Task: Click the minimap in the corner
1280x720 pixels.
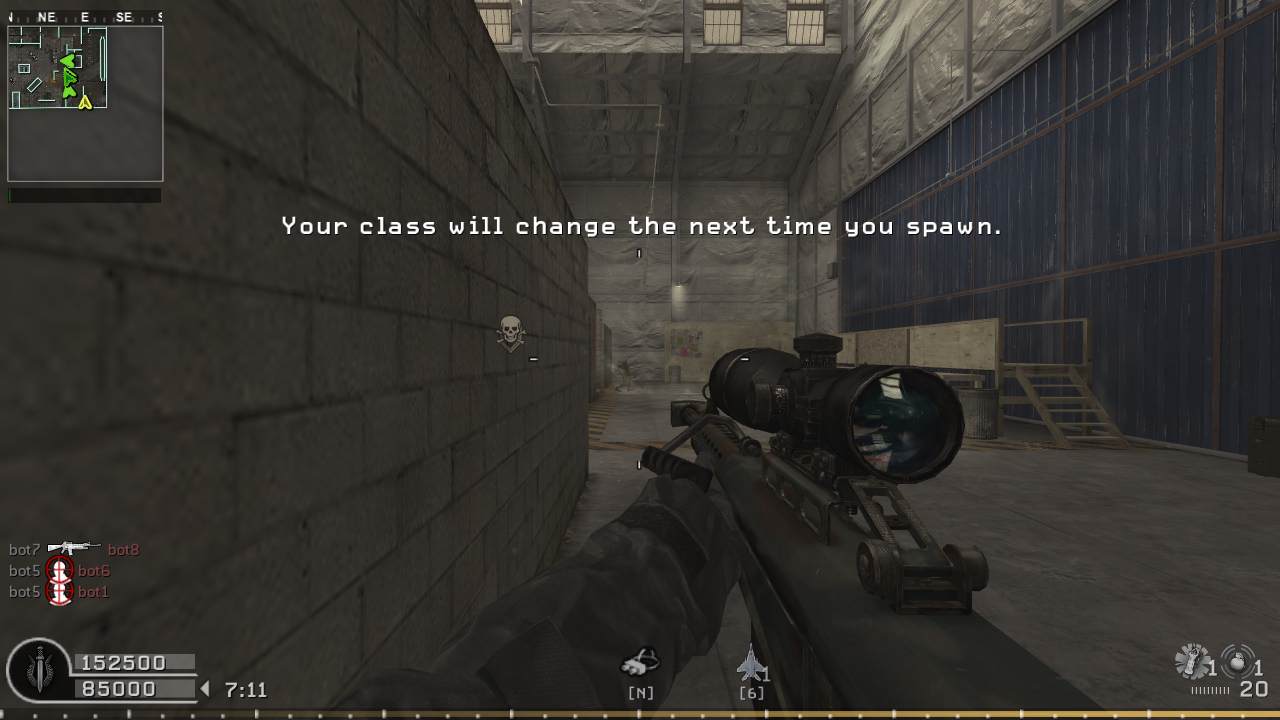Action: click(85, 103)
